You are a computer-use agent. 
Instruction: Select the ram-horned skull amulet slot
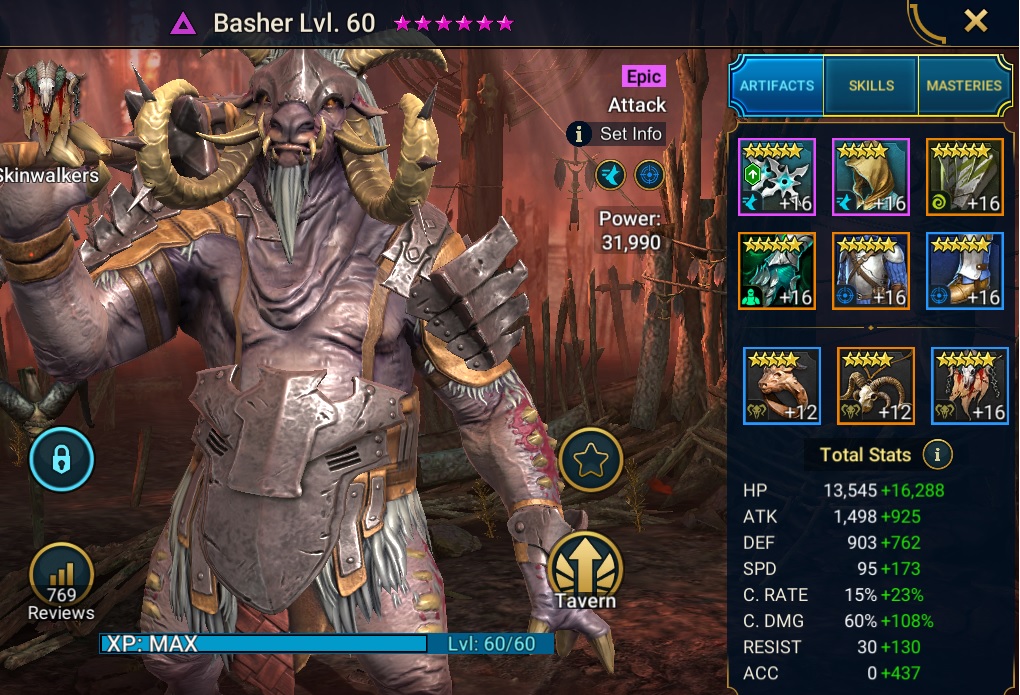tap(875, 386)
